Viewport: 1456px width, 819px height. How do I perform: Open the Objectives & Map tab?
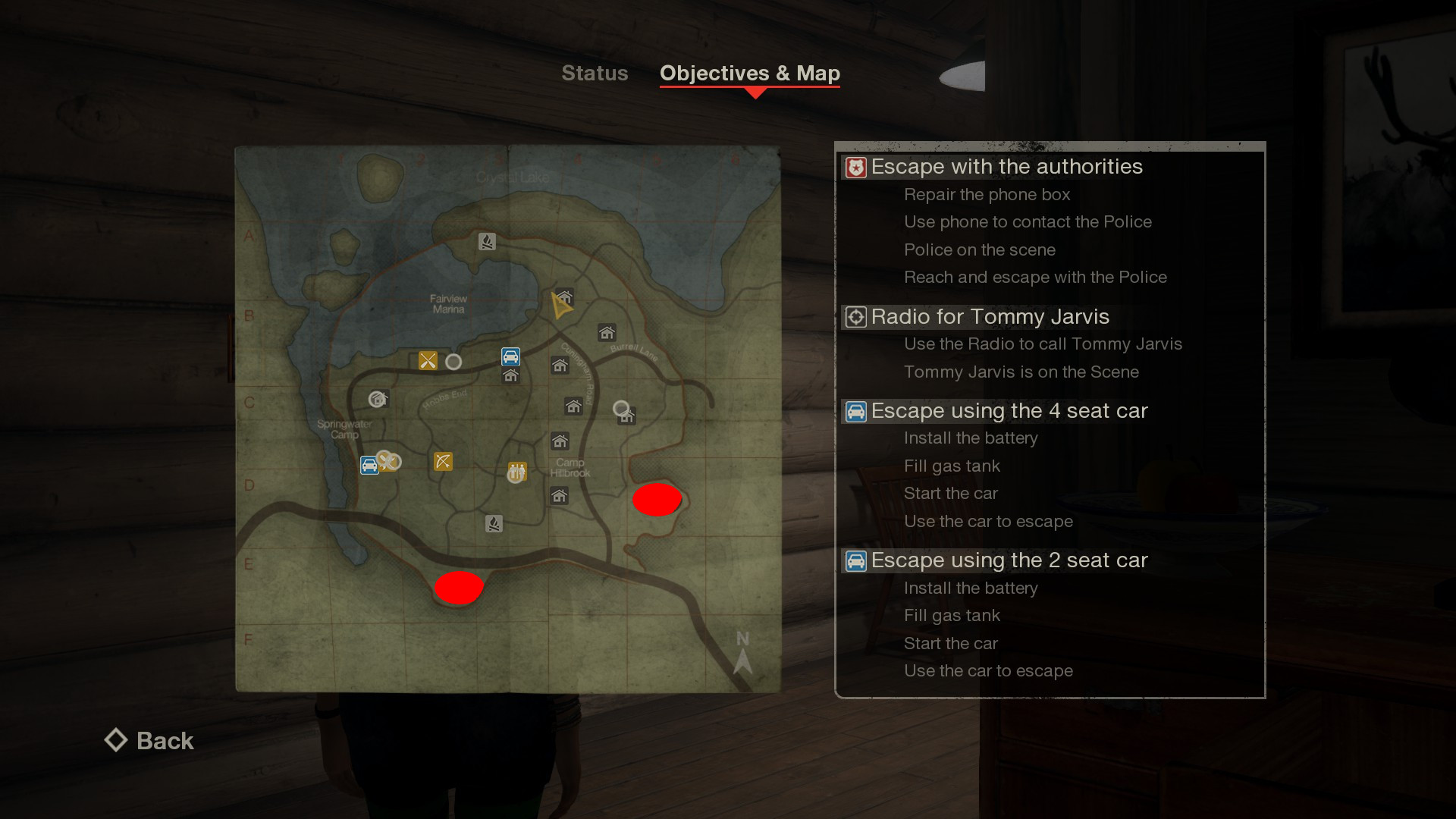point(749,74)
